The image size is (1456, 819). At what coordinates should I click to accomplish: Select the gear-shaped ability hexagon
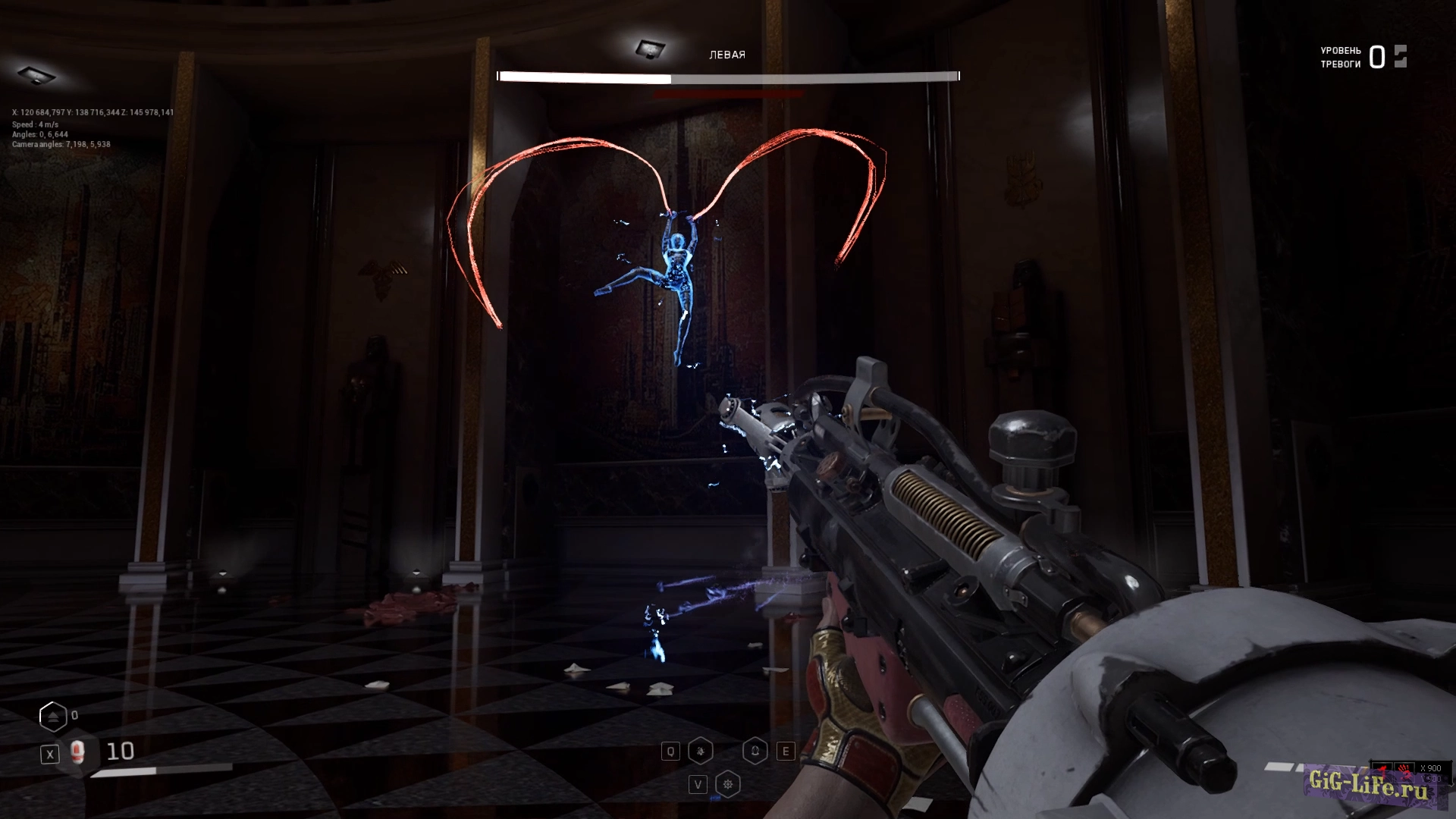(x=728, y=785)
